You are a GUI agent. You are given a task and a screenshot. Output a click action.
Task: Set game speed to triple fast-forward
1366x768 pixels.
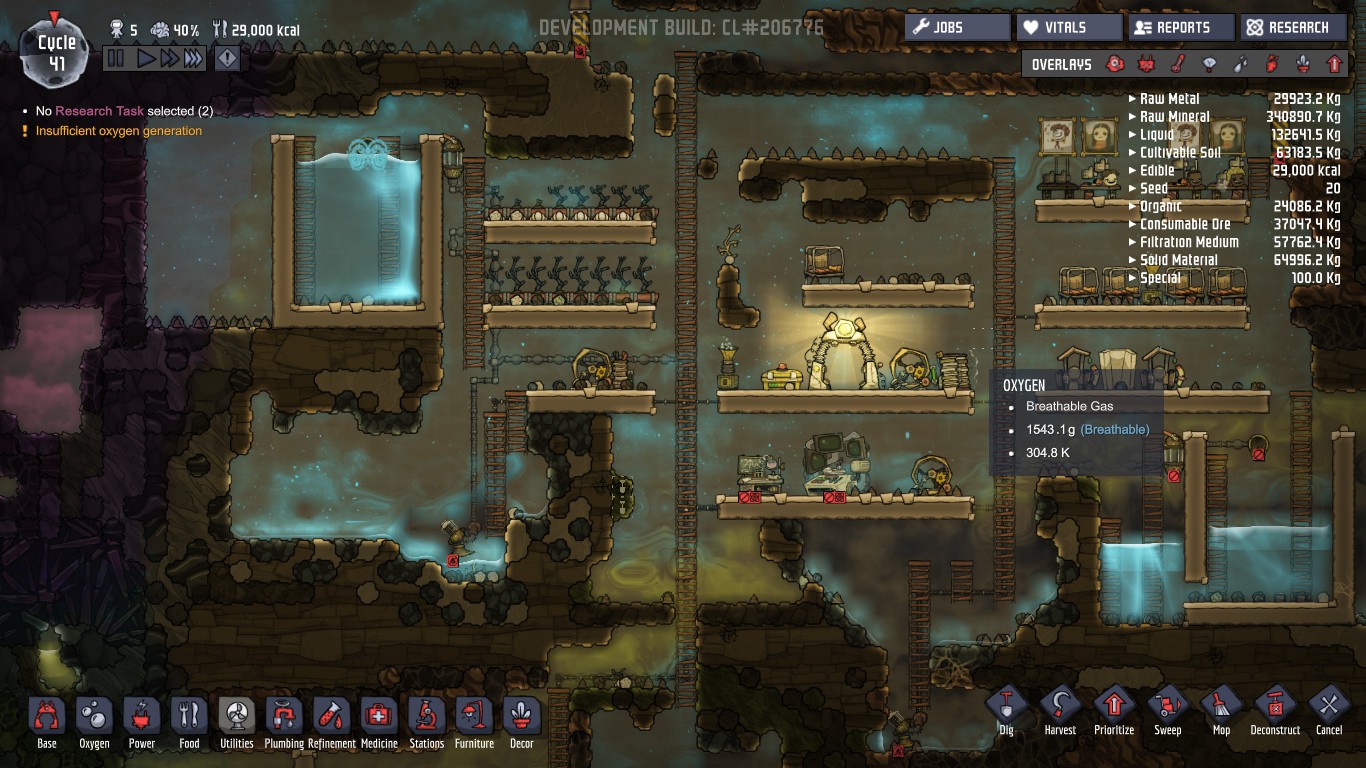(193, 59)
